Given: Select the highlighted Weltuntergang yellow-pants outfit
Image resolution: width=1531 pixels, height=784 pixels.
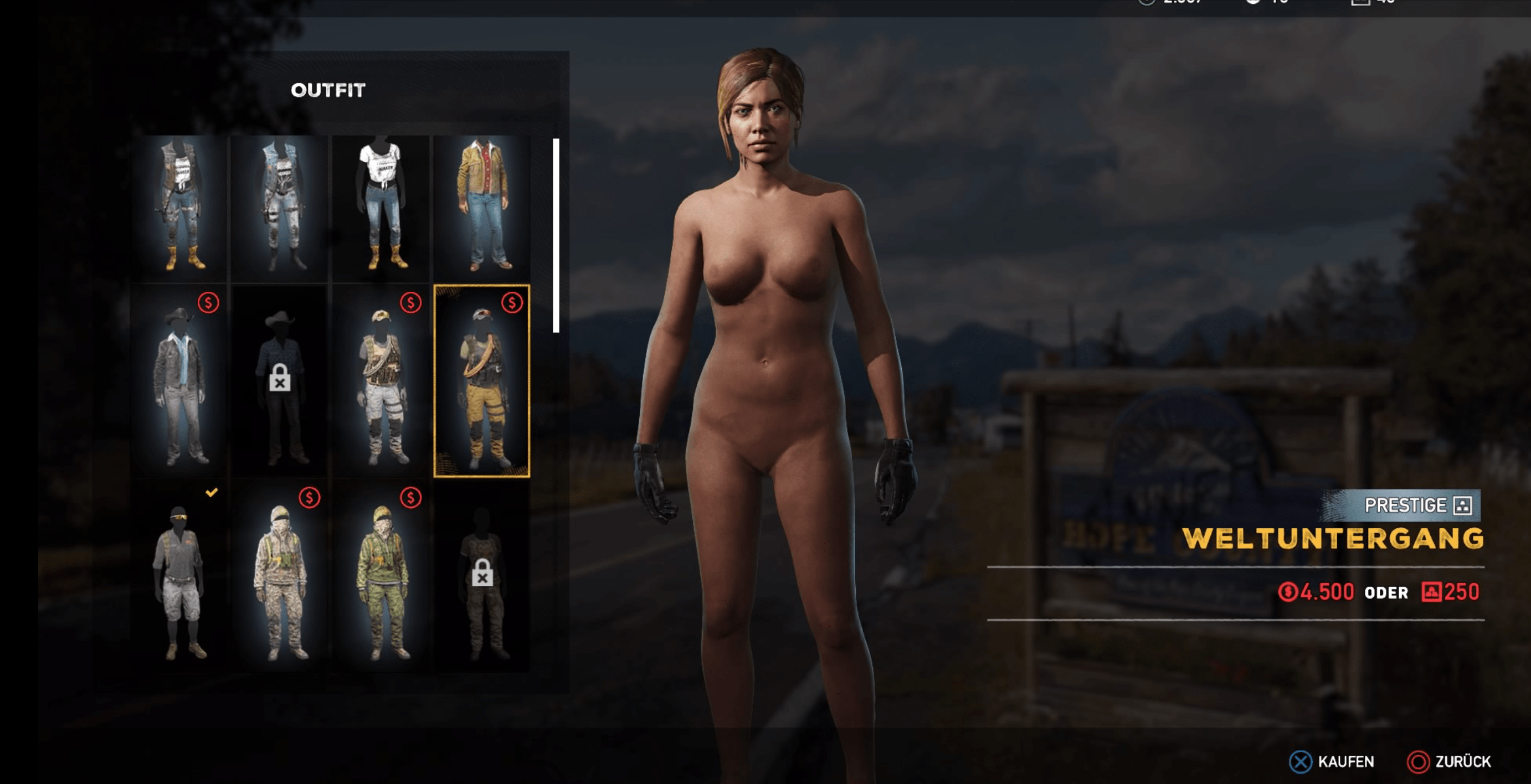Looking at the screenshot, I should (482, 381).
